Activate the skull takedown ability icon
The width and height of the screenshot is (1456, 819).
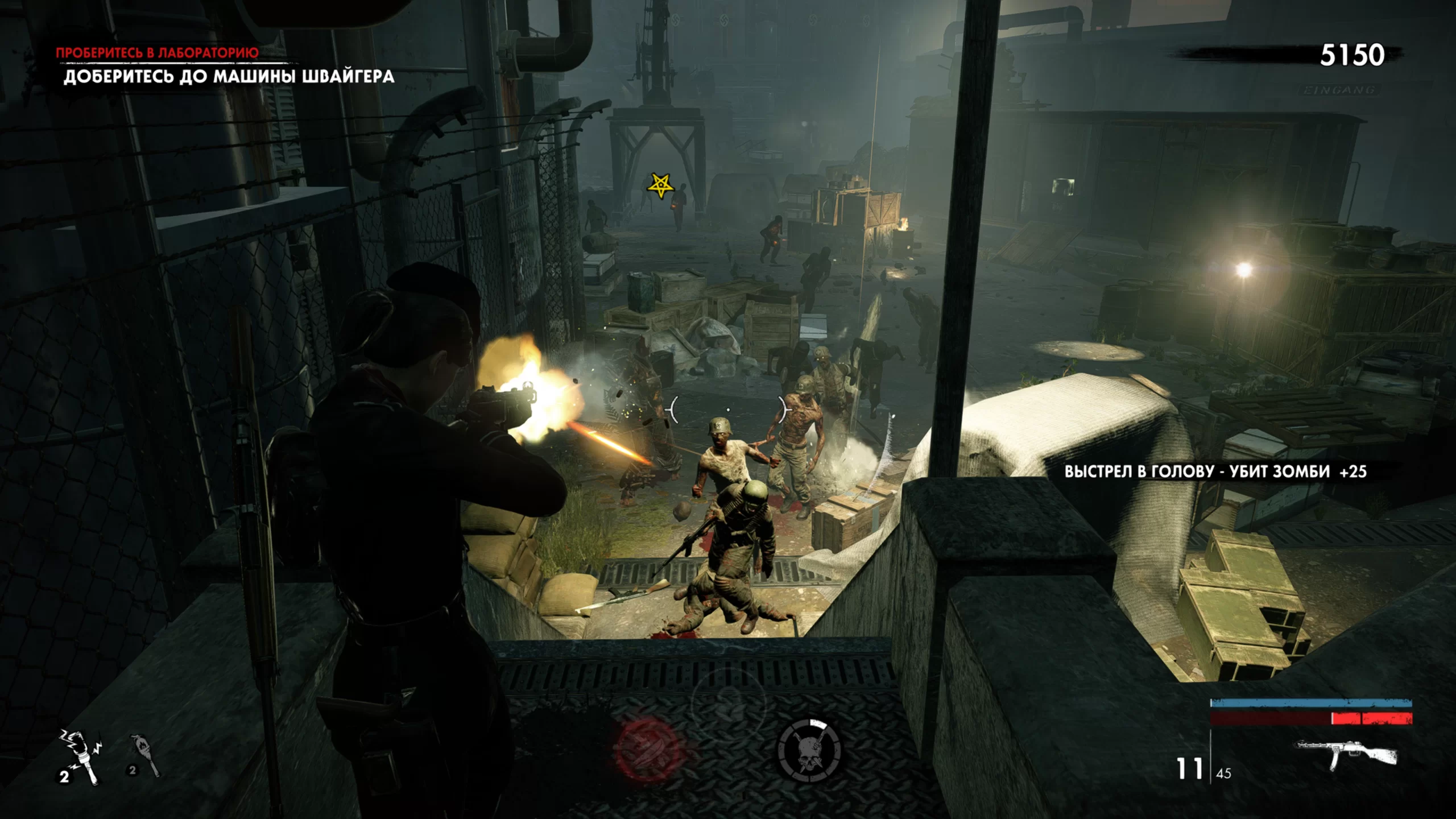(809, 750)
